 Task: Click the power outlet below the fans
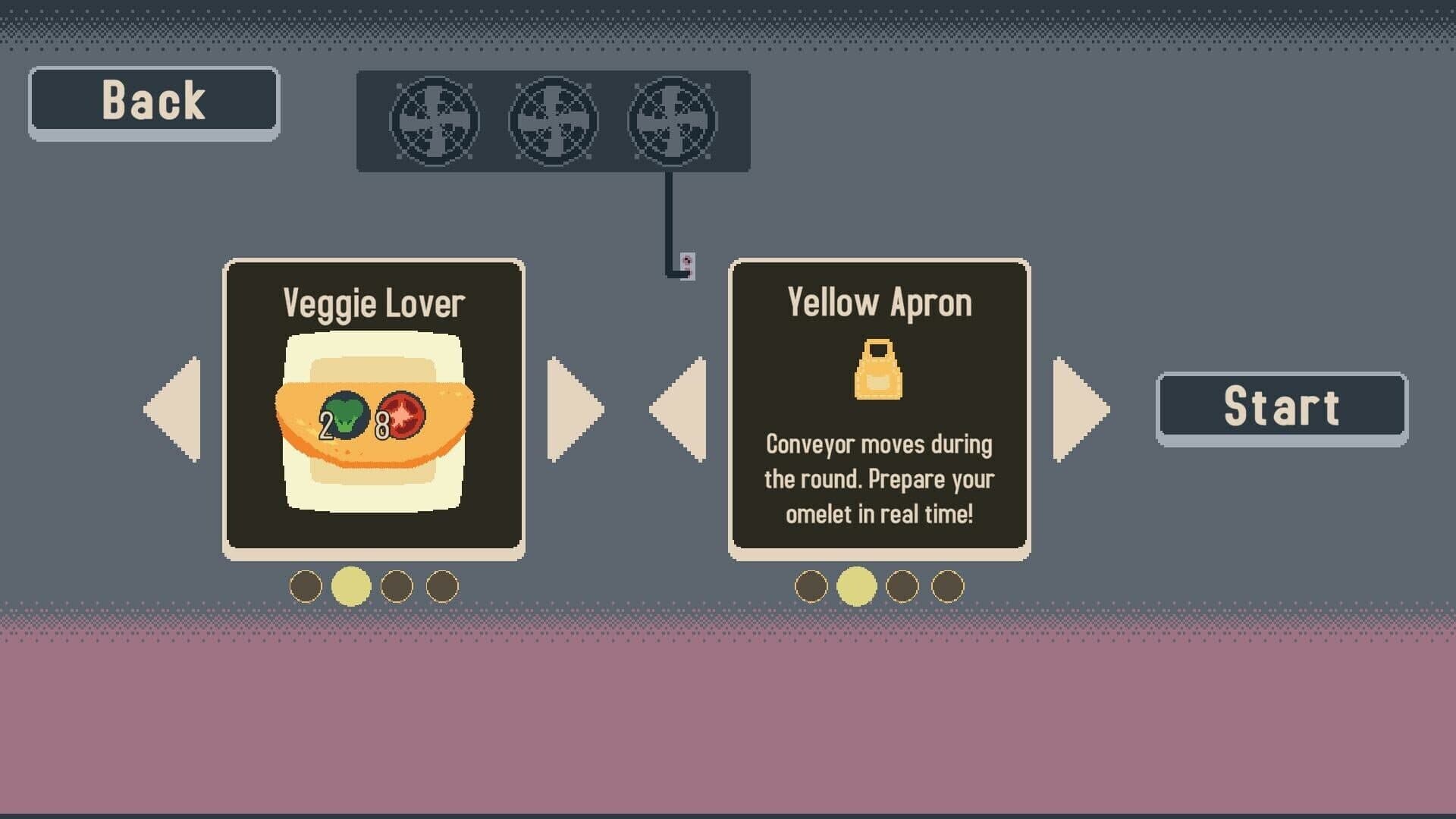click(686, 267)
